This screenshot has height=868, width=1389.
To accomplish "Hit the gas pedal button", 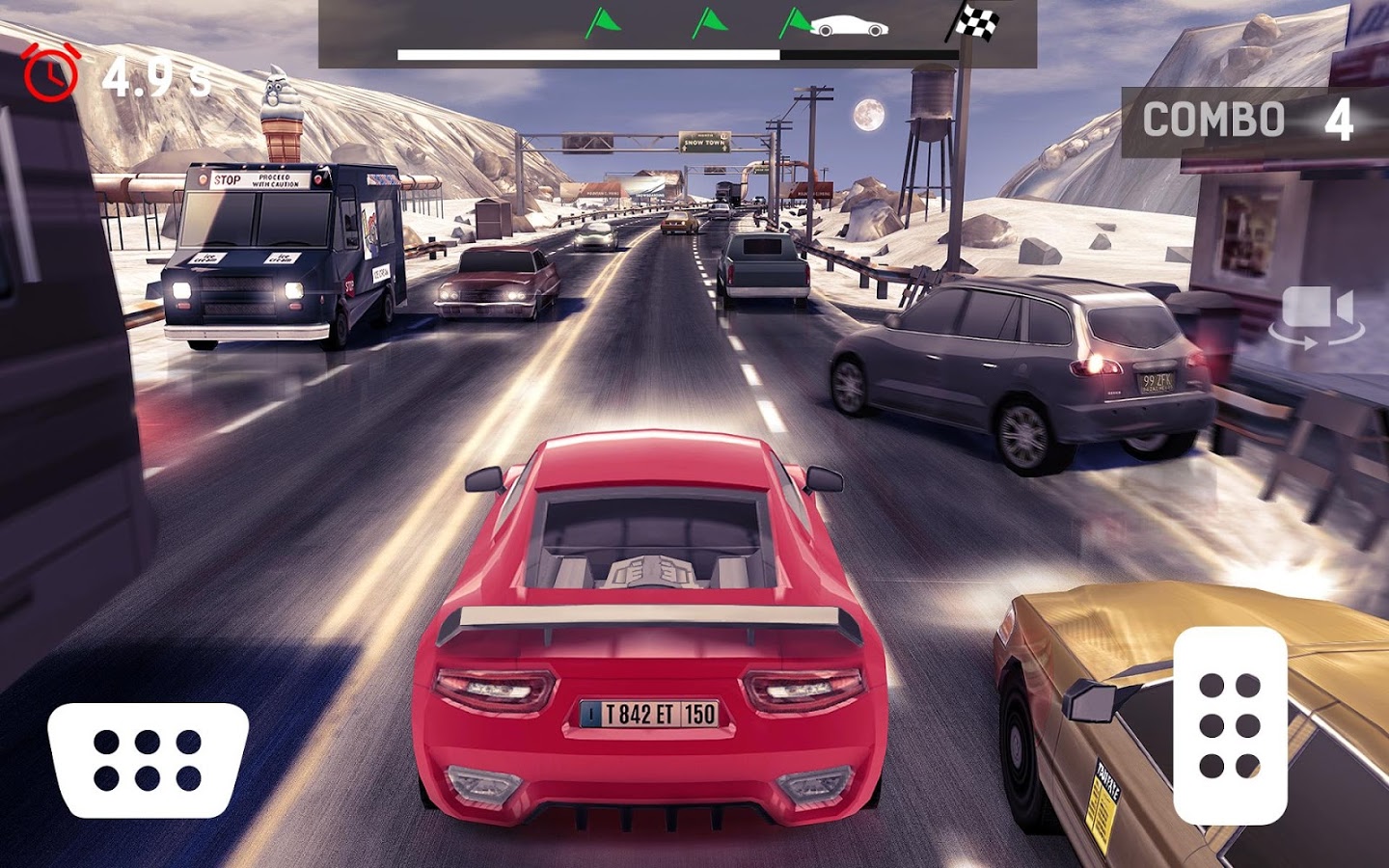I will (x=1230, y=725).
